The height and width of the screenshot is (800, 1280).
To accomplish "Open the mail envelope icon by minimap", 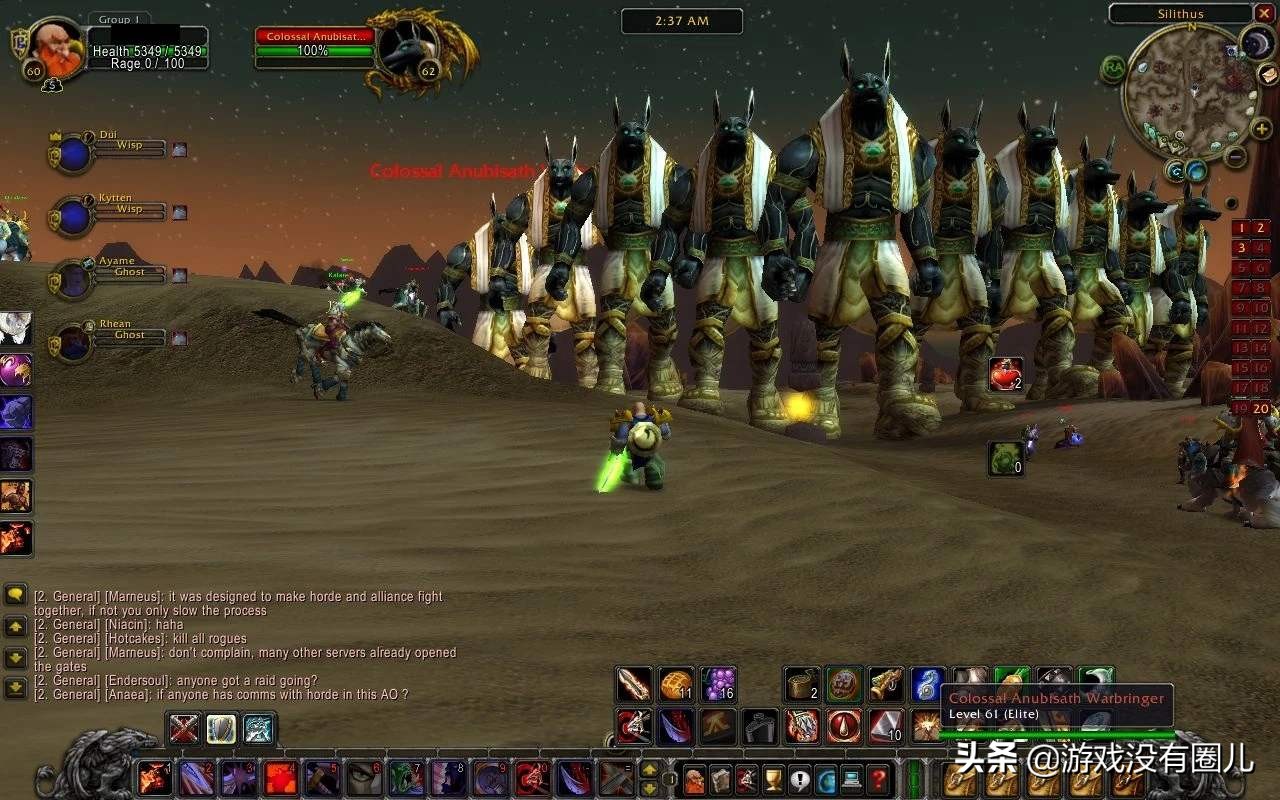I will point(1267,75).
